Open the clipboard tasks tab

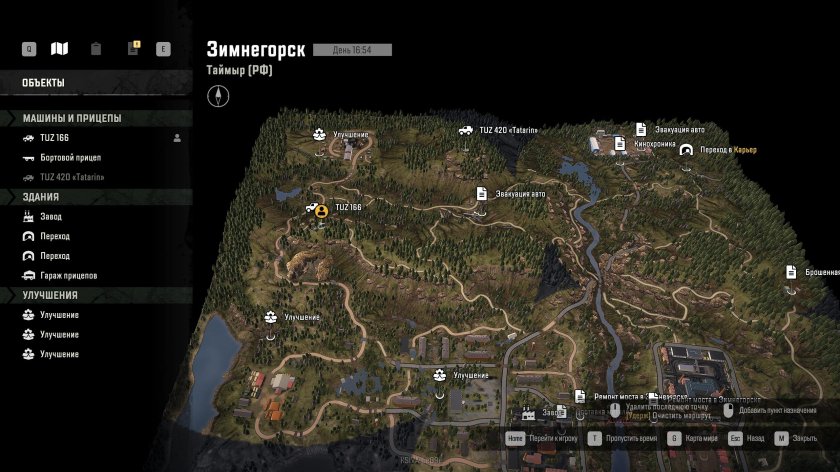(x=95, y=49)
